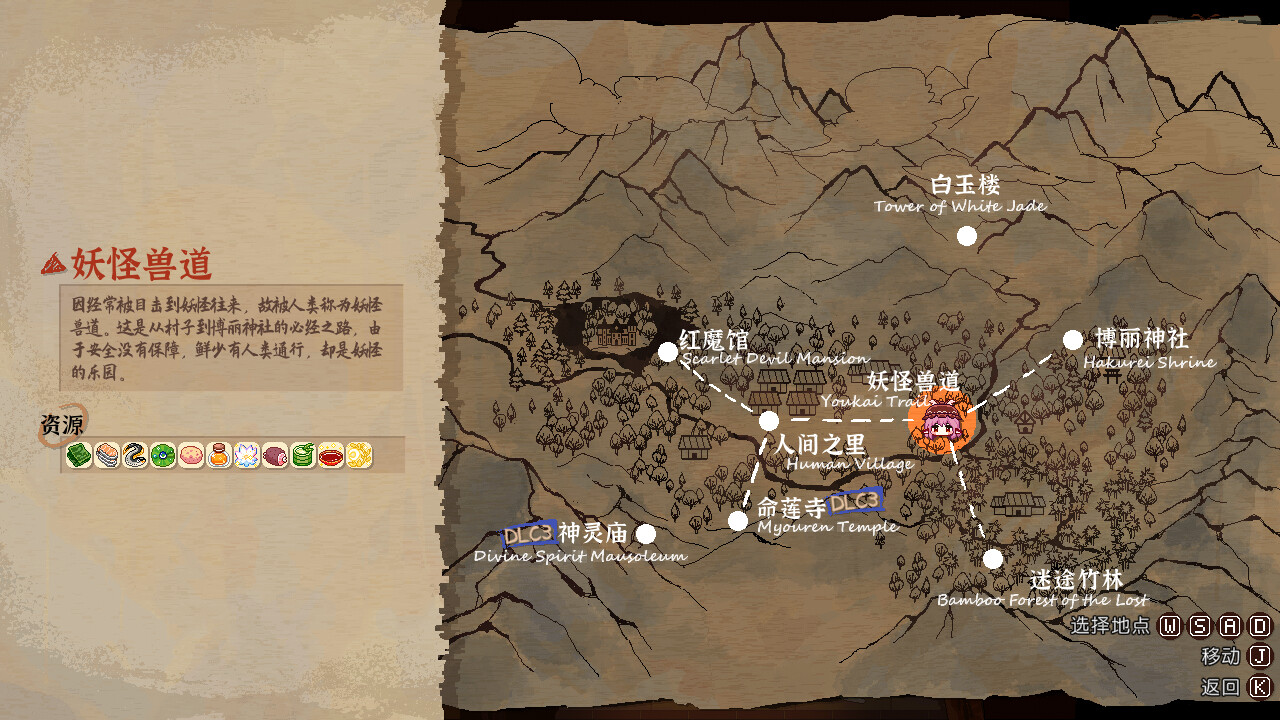Select the ham meat resource icon

[276, 458]
